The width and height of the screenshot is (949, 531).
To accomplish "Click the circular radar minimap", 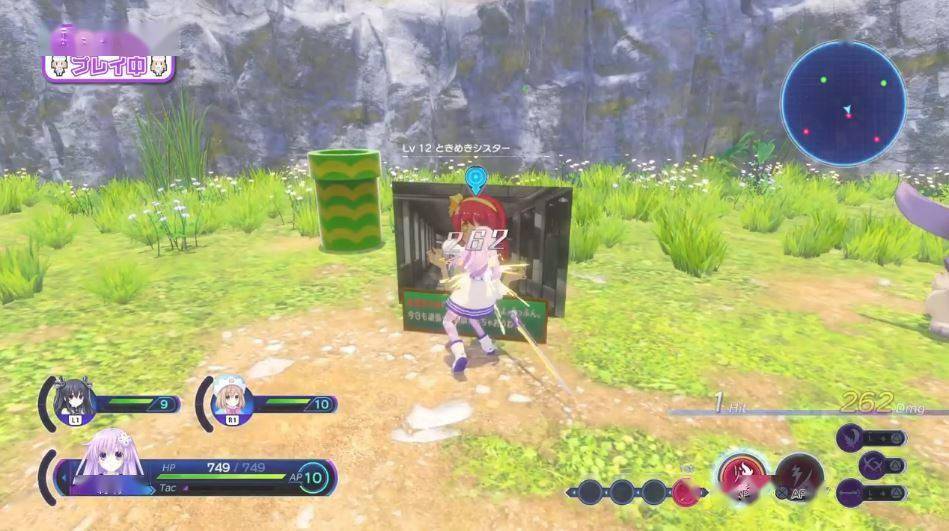I will tap(843, 103).
